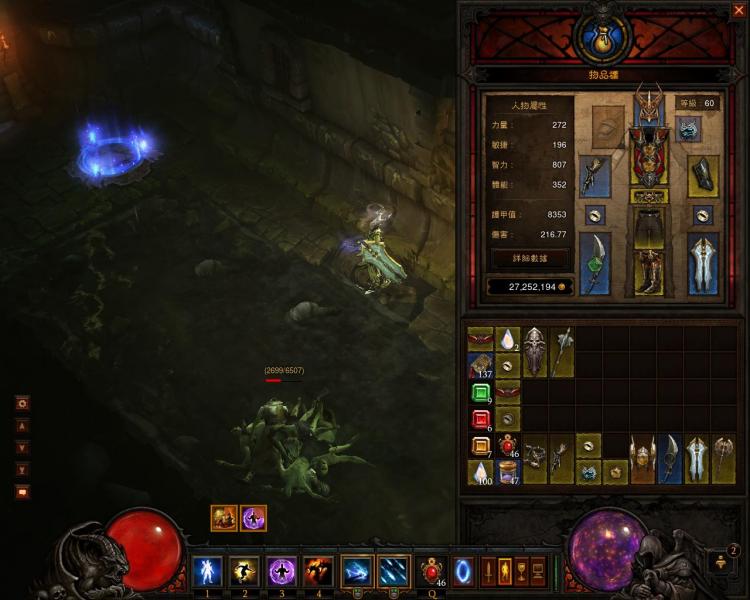Select the equipped off-hand shield item
750x600 pixels.
703,262
